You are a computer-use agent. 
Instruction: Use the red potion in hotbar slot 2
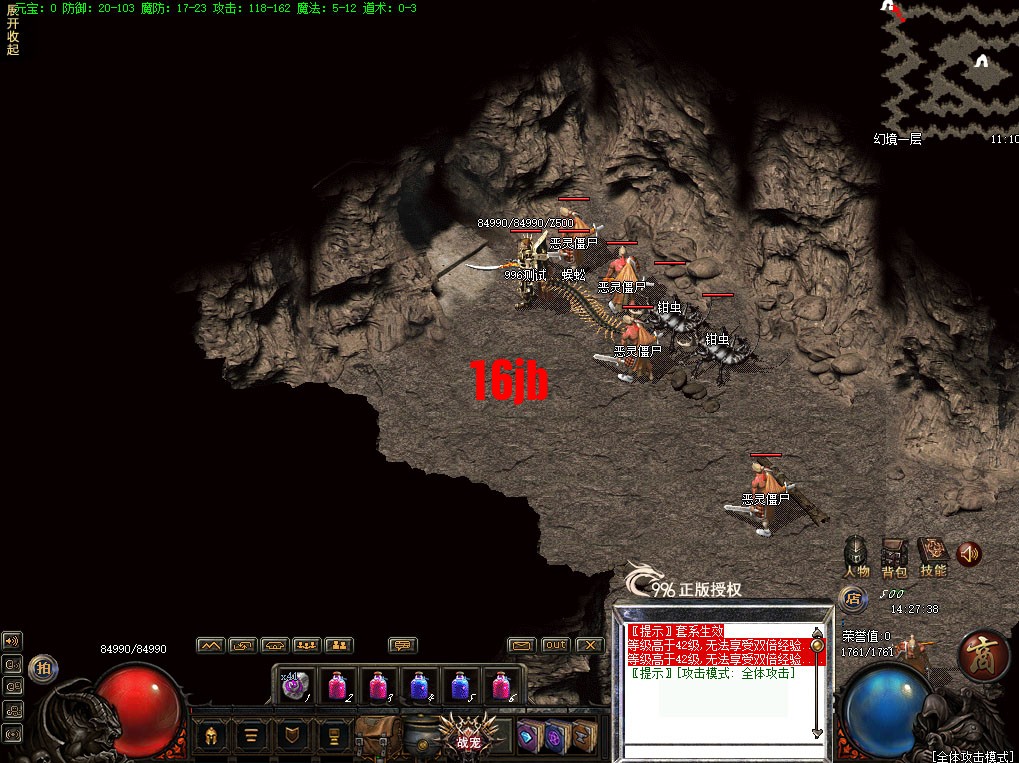tap(337, 686)
